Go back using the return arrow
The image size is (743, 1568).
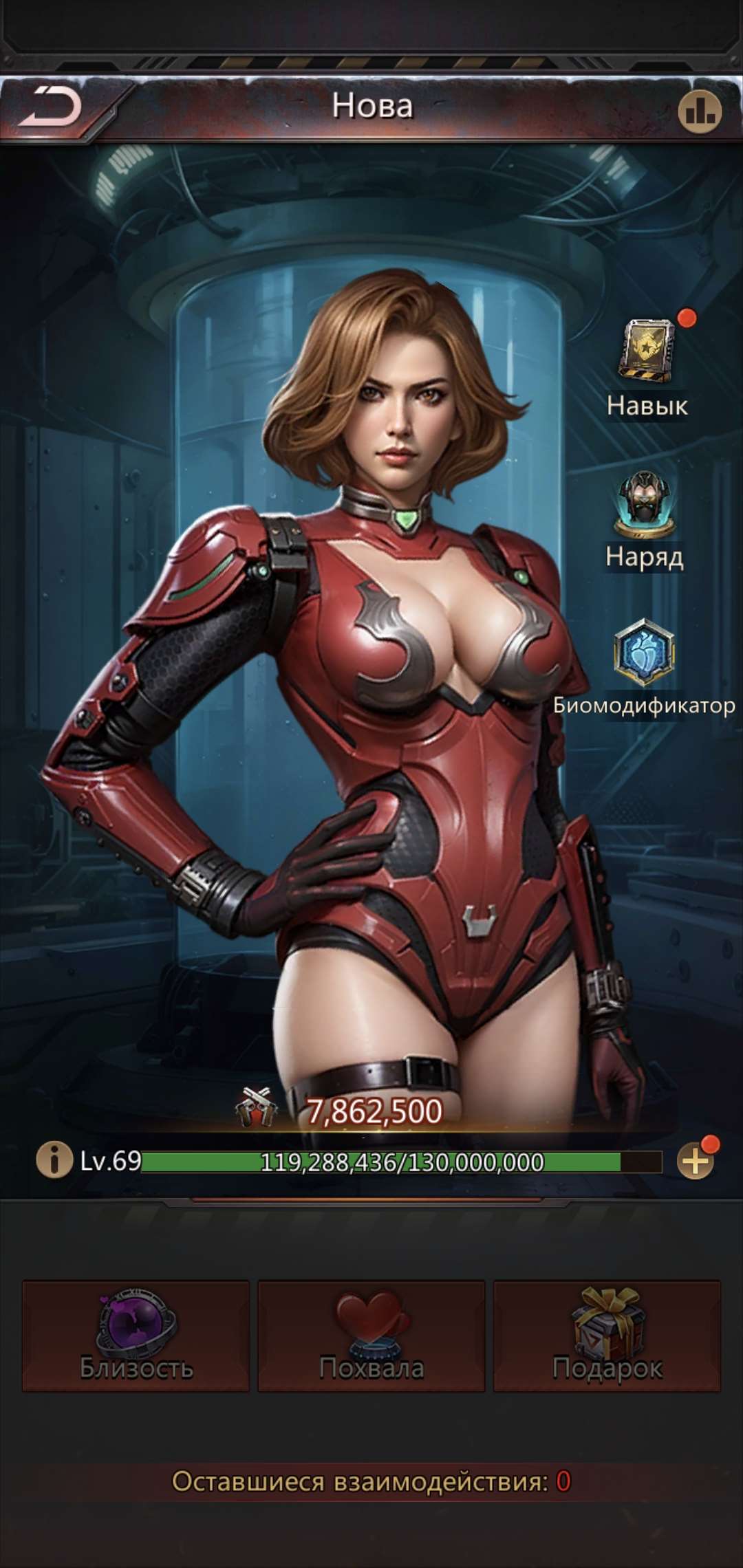50,108
